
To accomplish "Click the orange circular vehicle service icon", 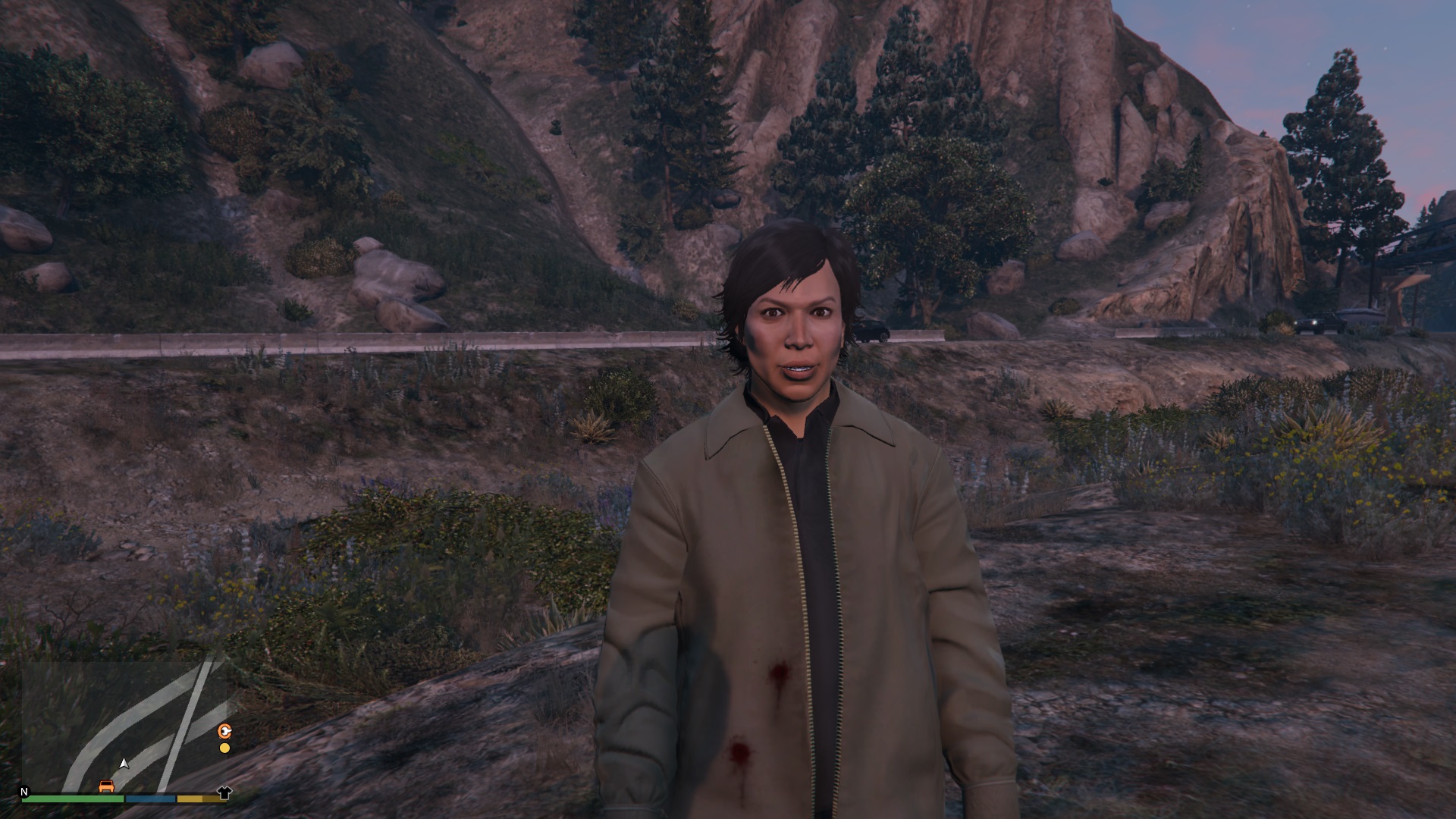I will 224,732.
